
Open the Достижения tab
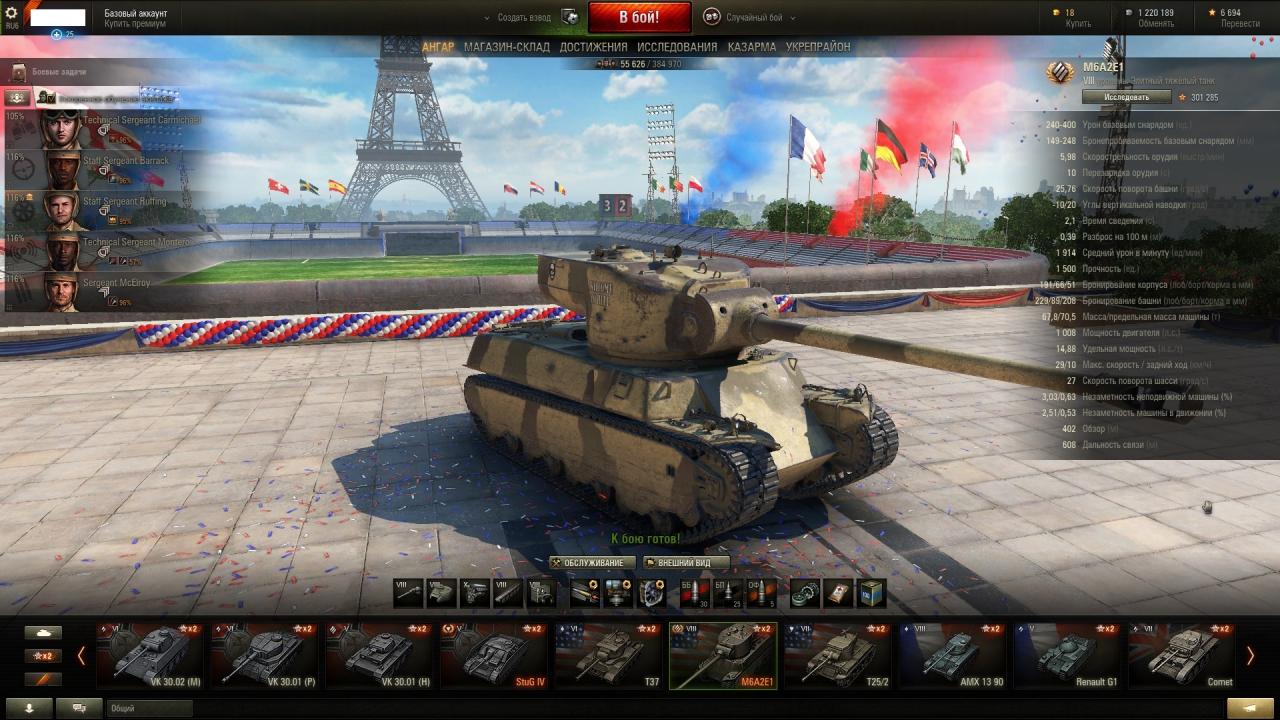(x=593, y=47)
